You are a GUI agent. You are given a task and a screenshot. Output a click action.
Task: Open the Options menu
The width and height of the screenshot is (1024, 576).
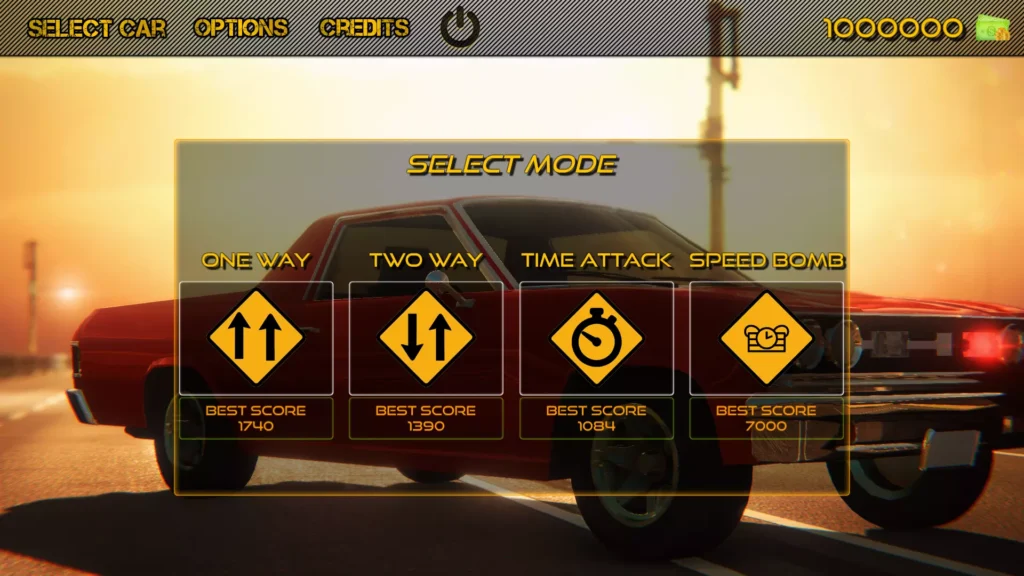coord(241,28)
